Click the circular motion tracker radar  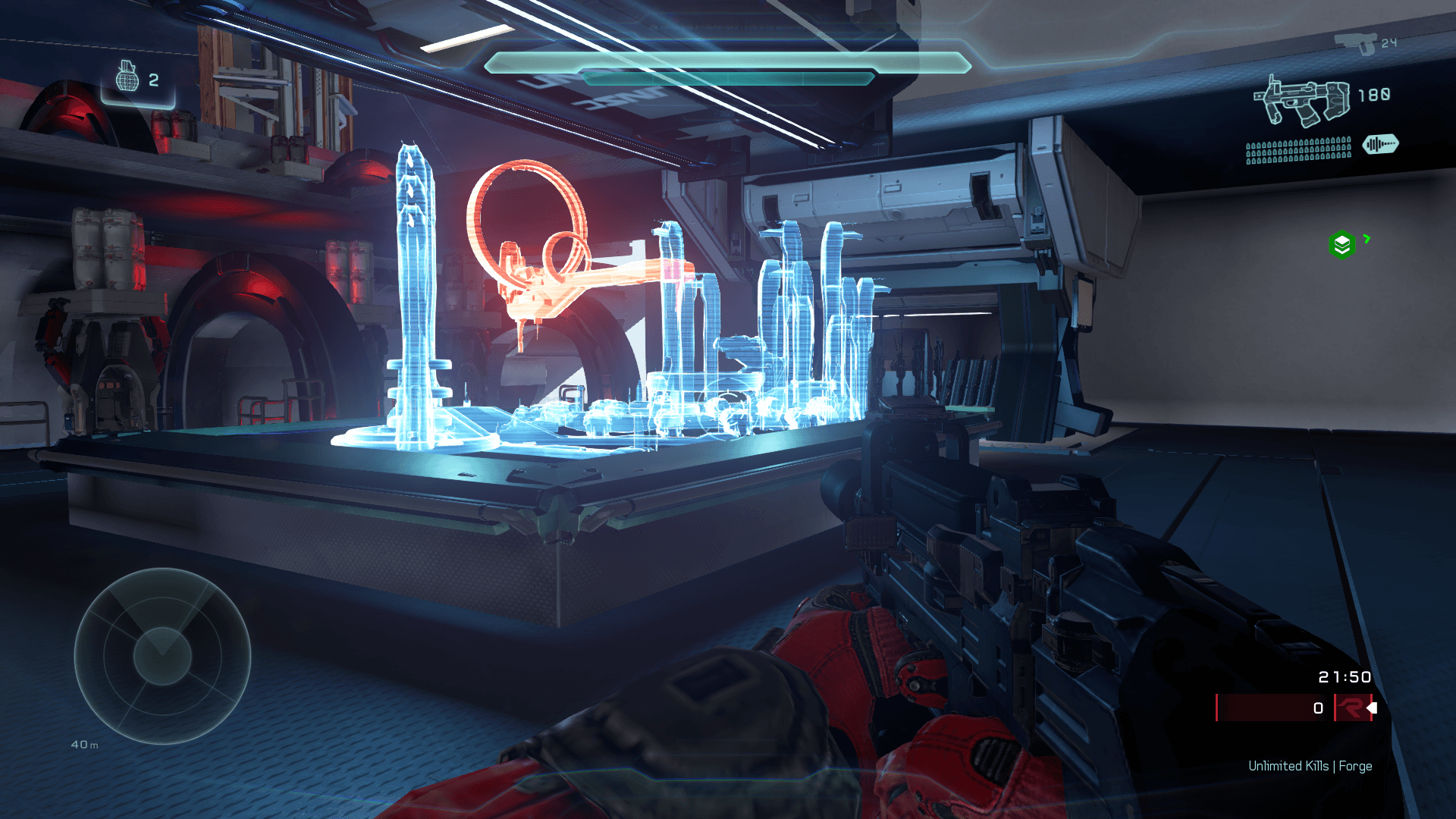click(162, 656)
